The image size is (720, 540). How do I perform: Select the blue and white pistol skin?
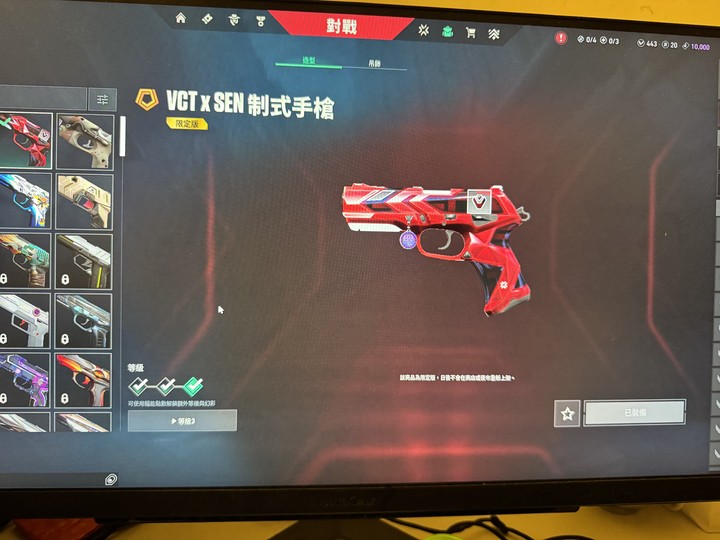click(25, 200)
